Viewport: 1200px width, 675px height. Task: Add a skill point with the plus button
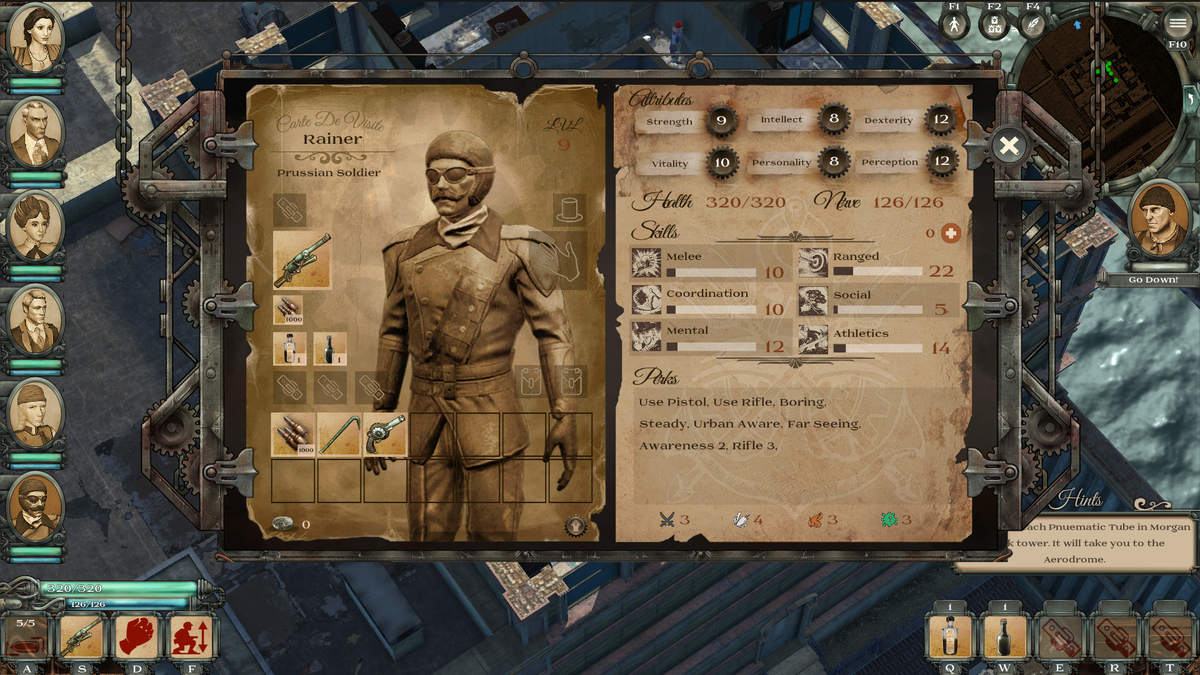pos(950,233)
